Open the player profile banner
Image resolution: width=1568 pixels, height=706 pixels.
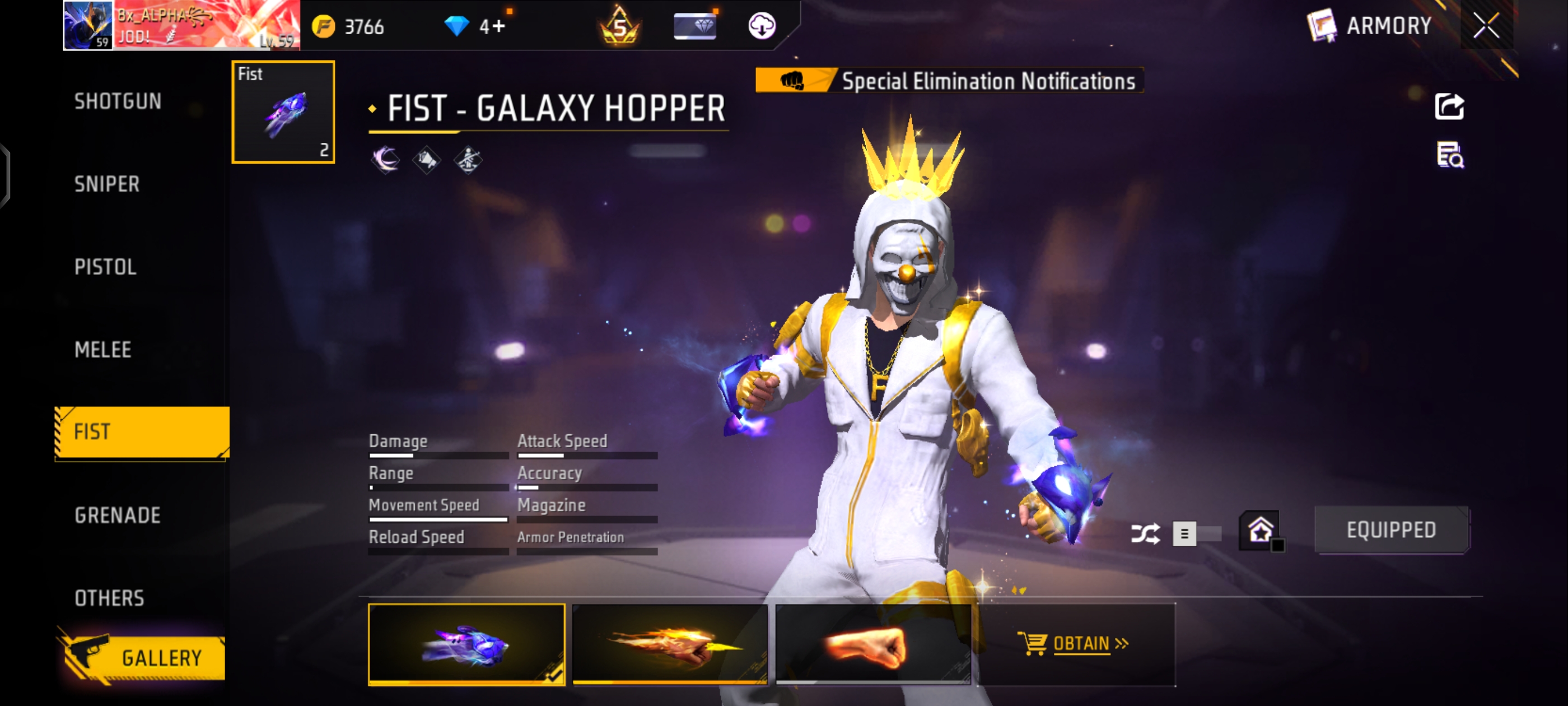[181, 26]
